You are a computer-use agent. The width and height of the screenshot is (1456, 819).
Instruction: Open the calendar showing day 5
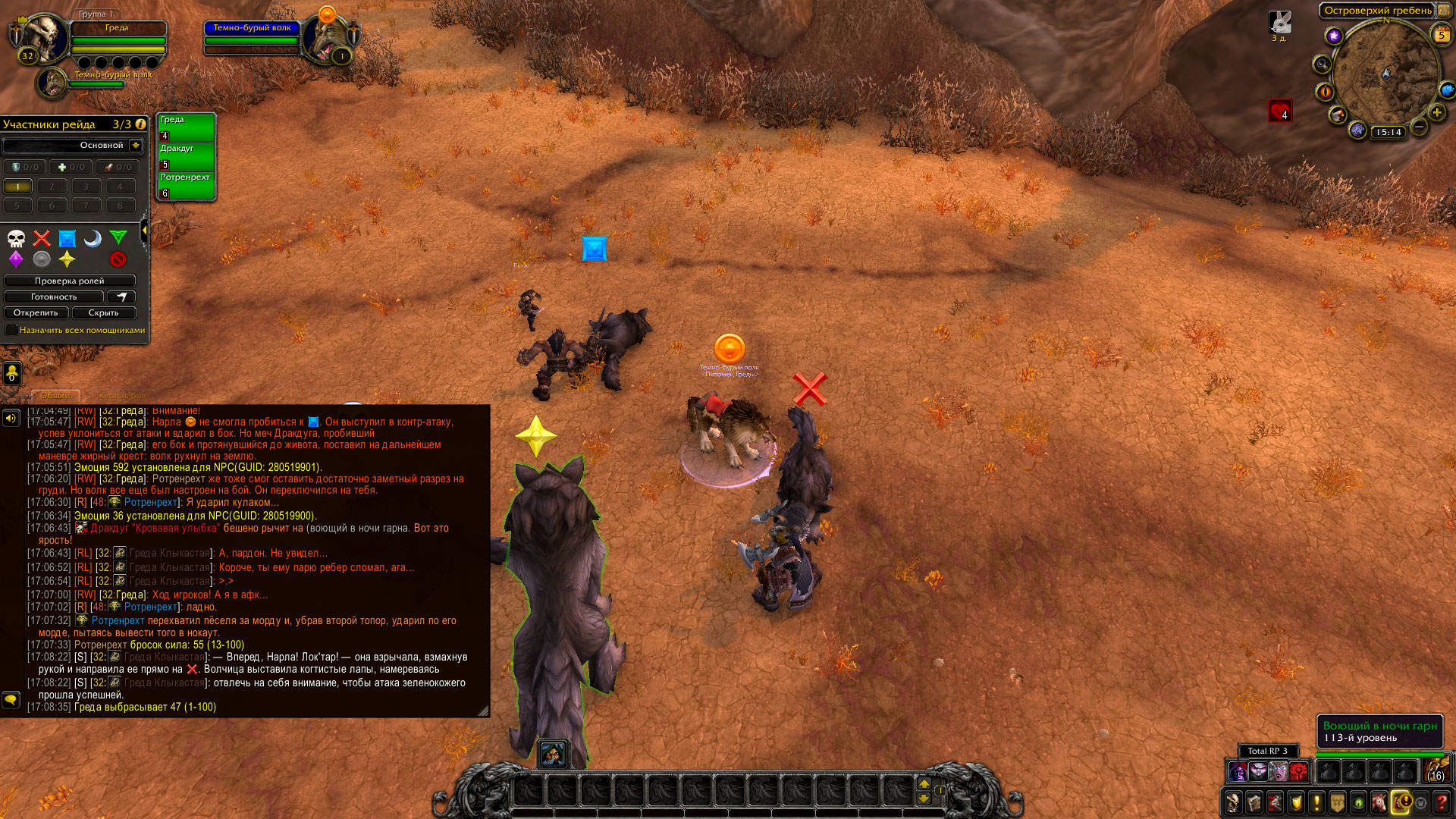pyautogui.click(x=1441, y=35)
